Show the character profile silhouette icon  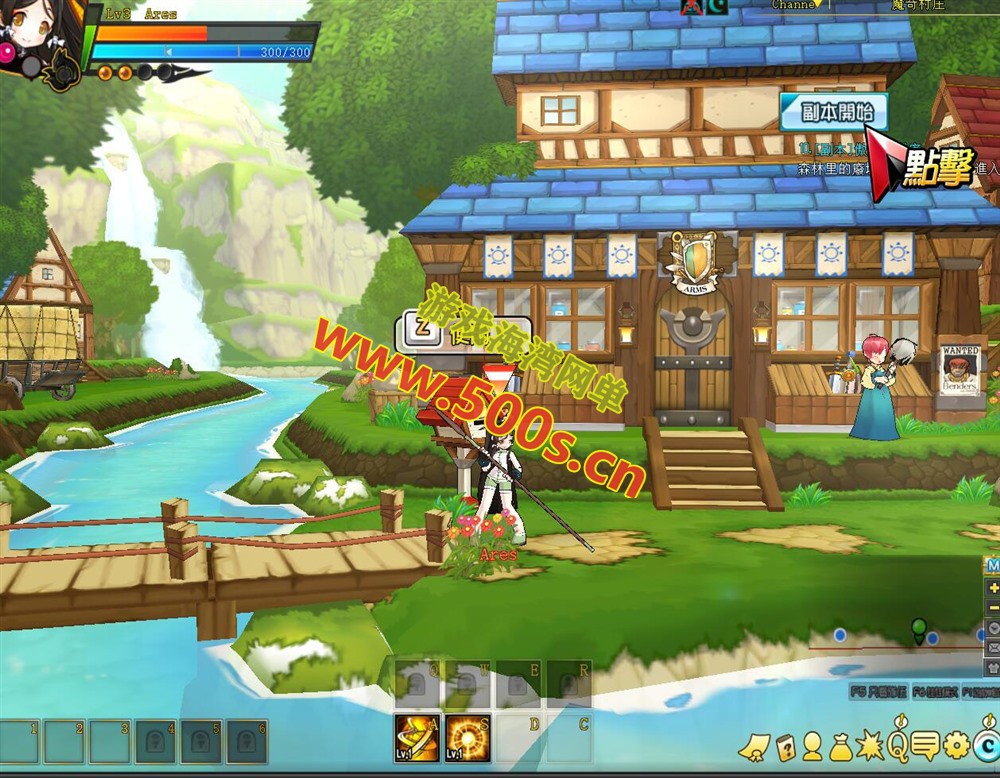tap(812, 746)
